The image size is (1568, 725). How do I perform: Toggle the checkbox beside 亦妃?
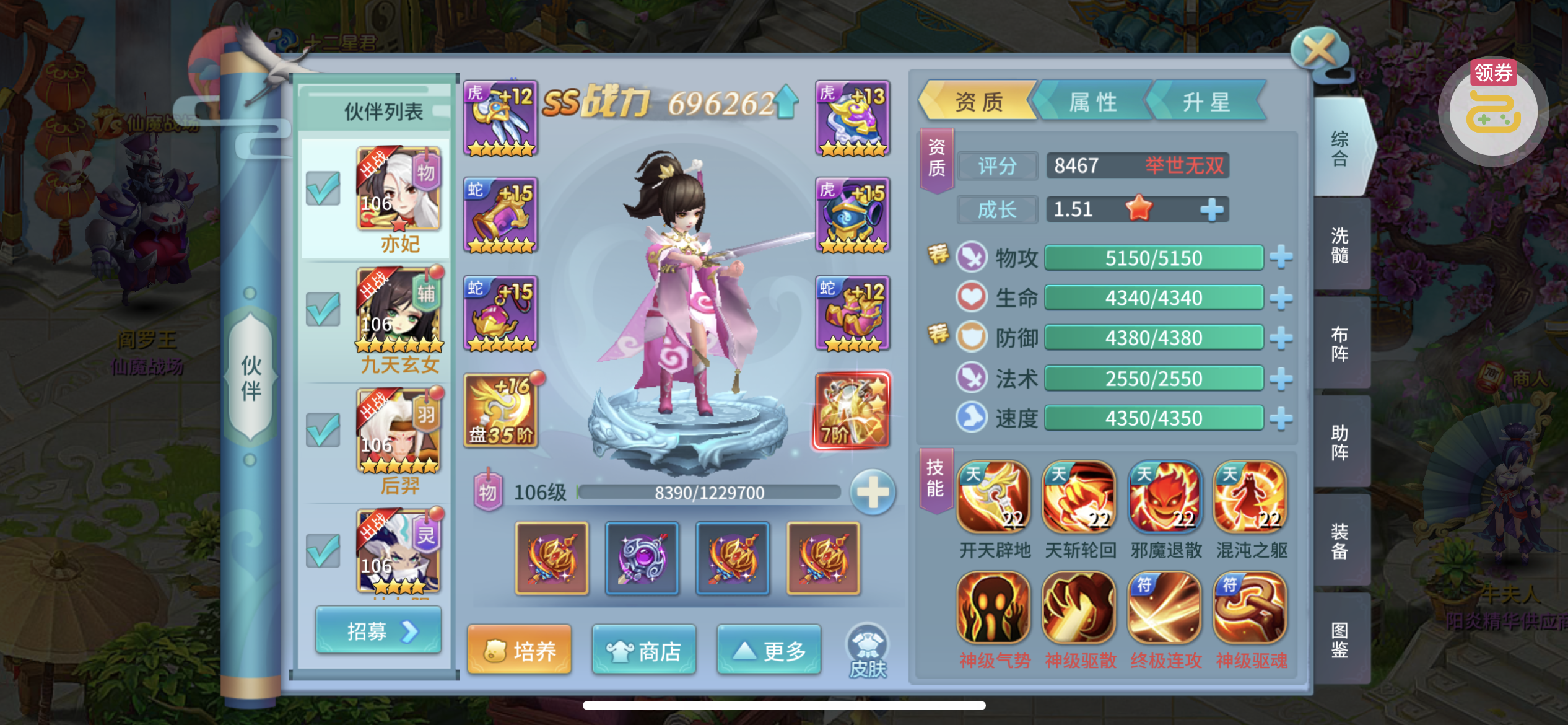[x=323, y=188]
